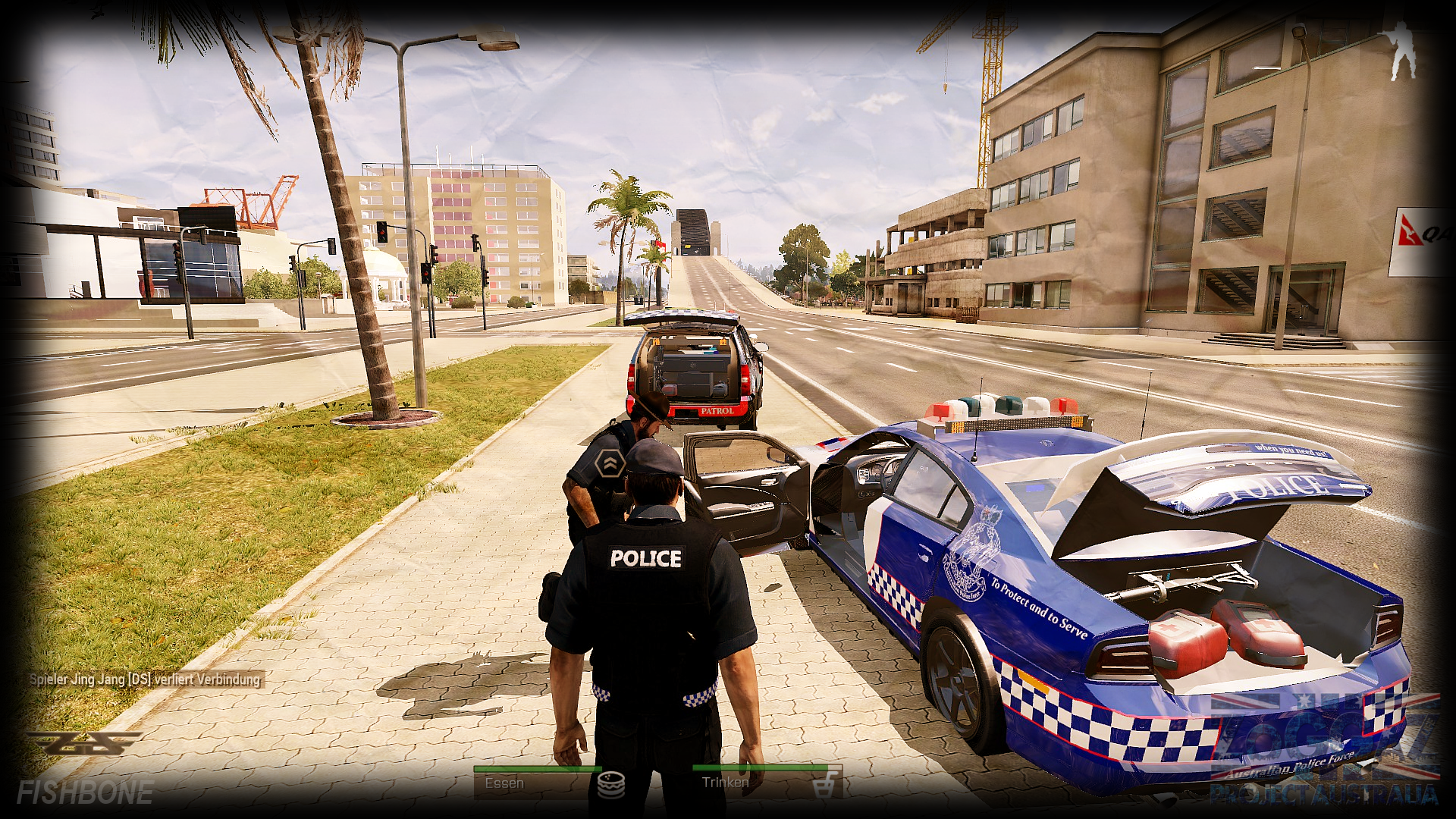The height and width of the screenshot is (819, 1456).
Task: Click the Jing Jang disconnect chat message
Action: pos(145,679)
